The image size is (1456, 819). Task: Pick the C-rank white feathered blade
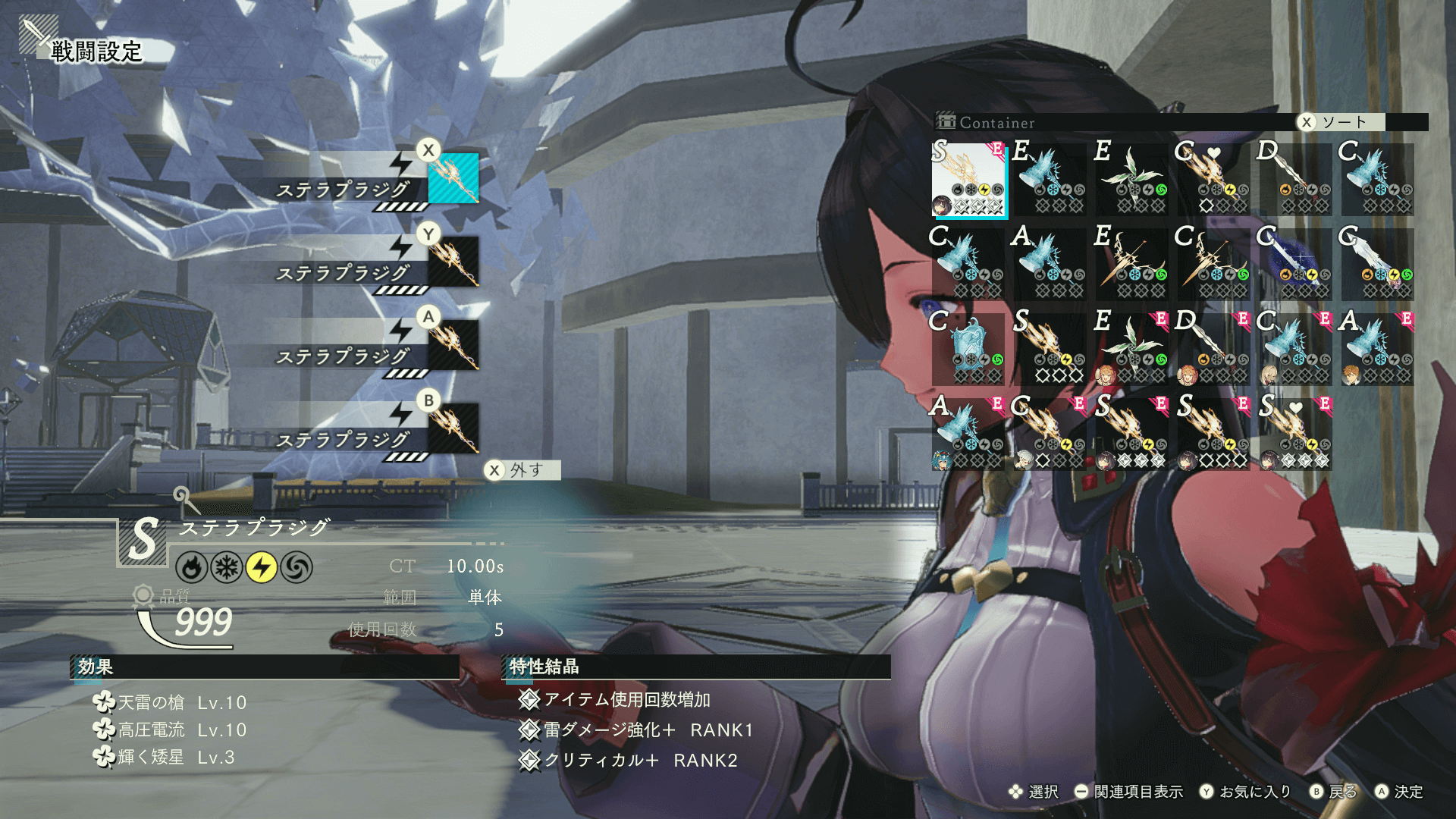1377,264
